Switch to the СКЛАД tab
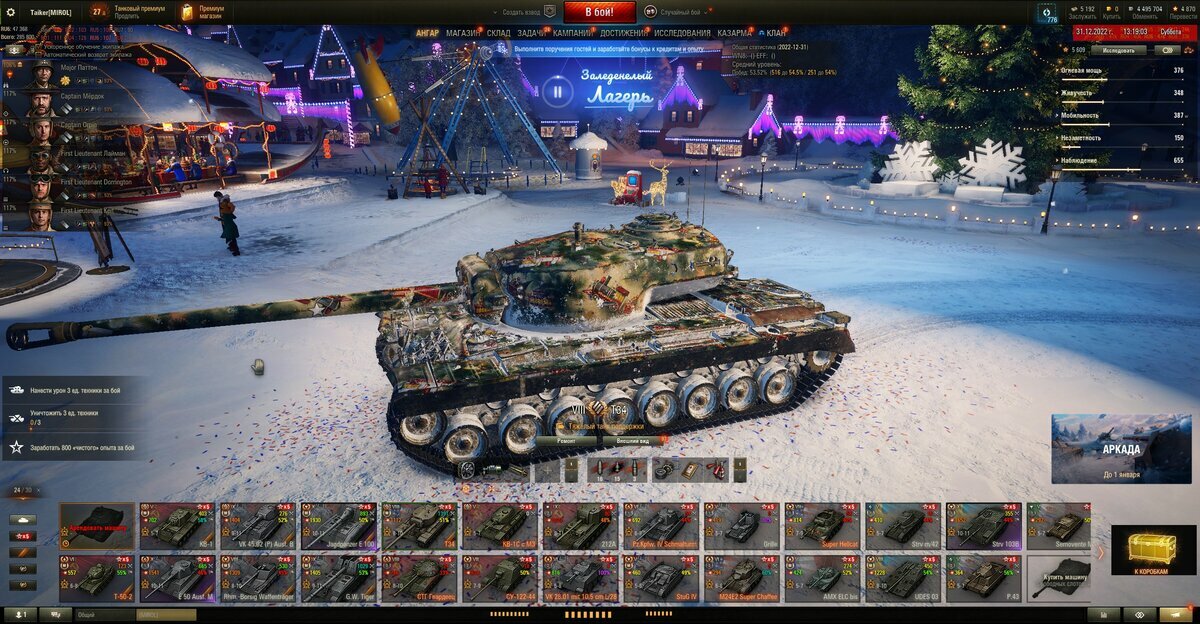Screen dimensions: 1200x624 [x=499, y=33]
